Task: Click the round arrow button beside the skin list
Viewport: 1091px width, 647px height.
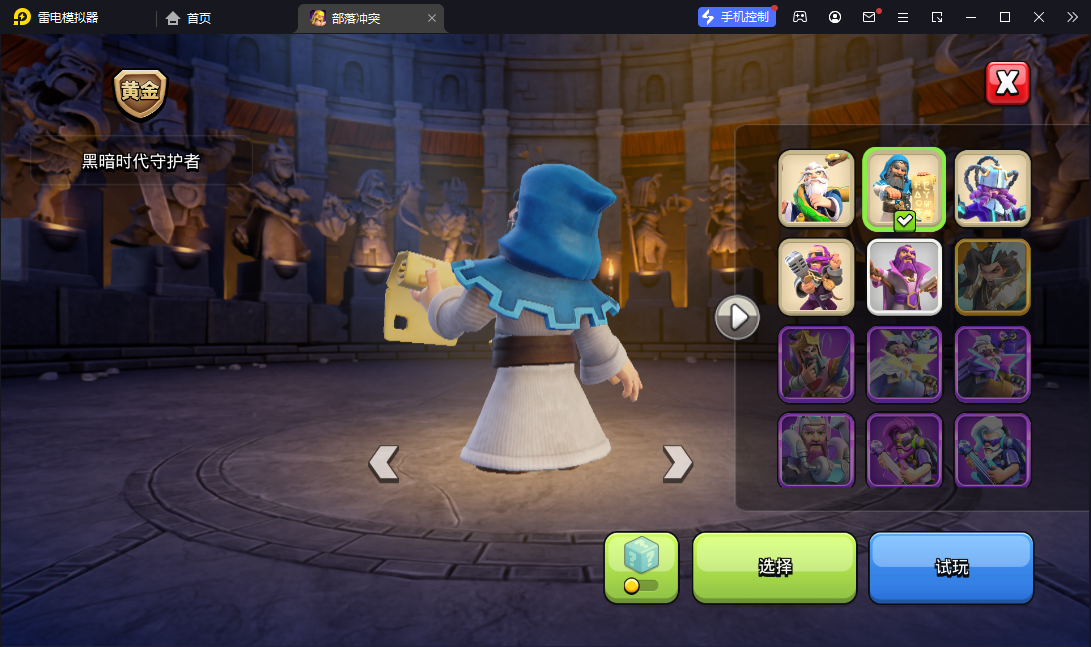Action: [737, 317]
